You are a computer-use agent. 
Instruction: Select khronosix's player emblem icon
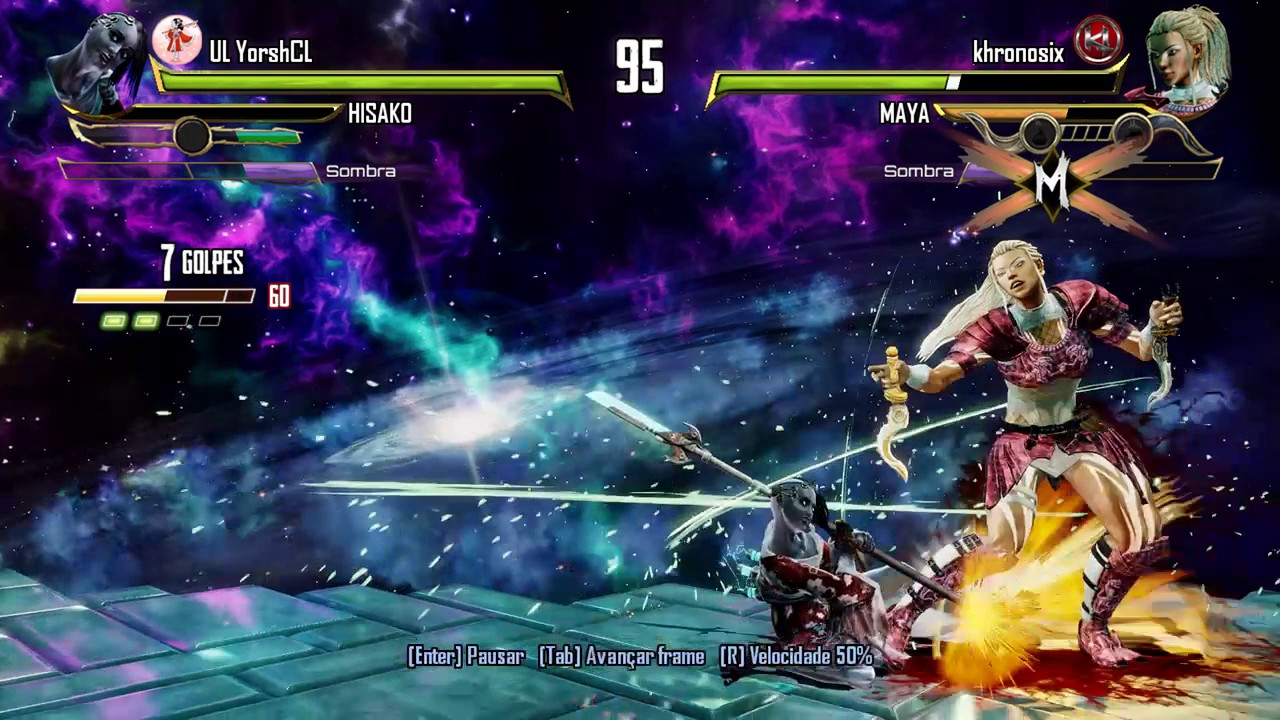coord(1098,41)
